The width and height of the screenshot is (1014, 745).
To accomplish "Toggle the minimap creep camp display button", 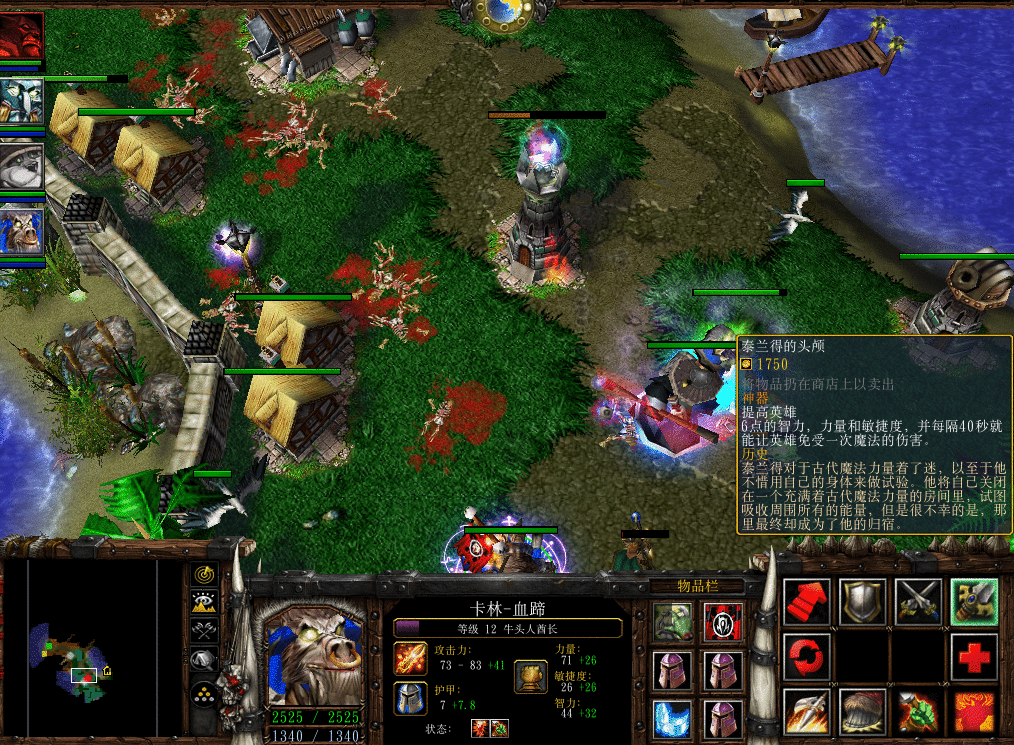I will [x=205, y=661].
